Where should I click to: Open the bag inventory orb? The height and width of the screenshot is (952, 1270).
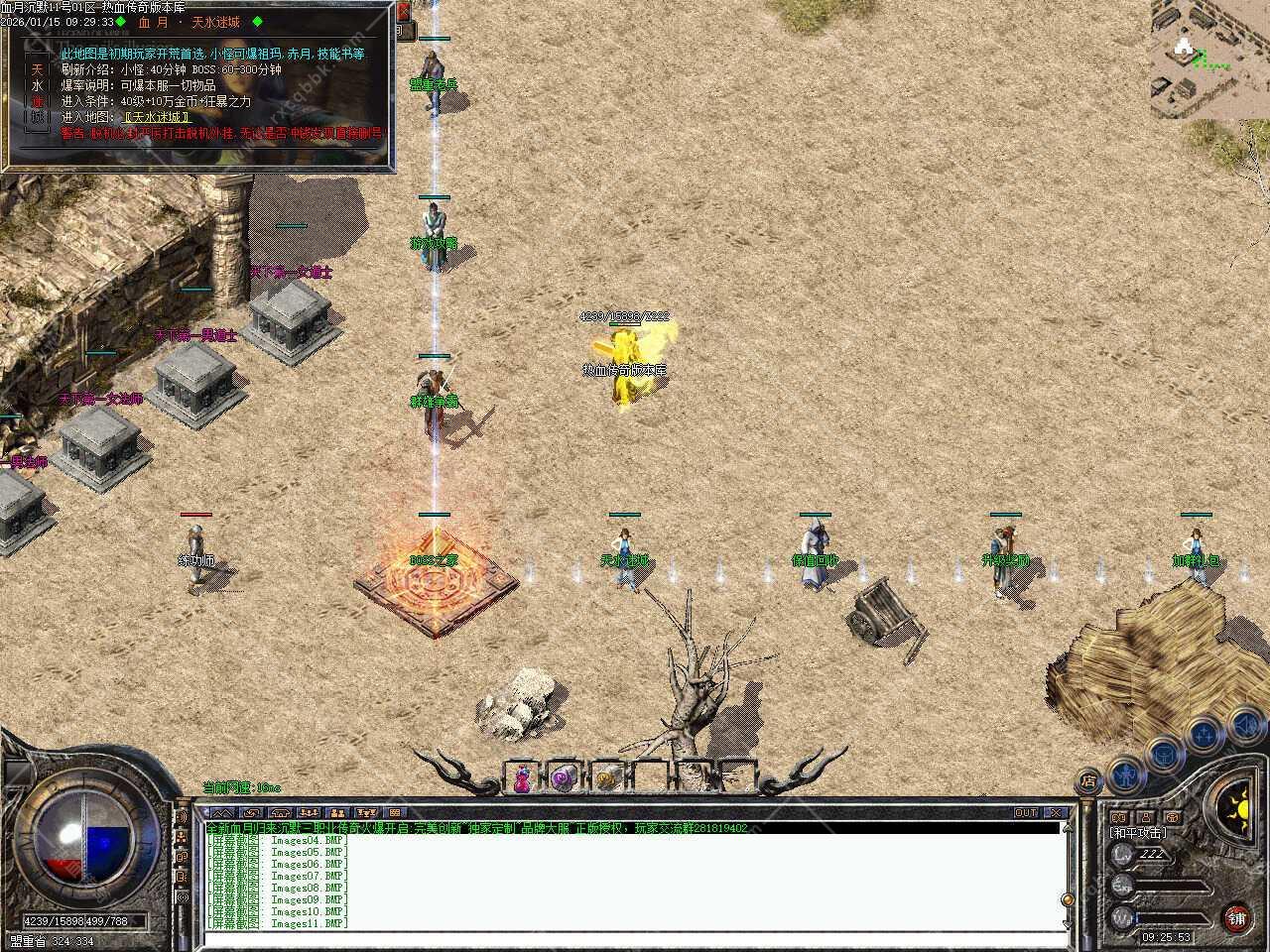[x=1163, y=753]
